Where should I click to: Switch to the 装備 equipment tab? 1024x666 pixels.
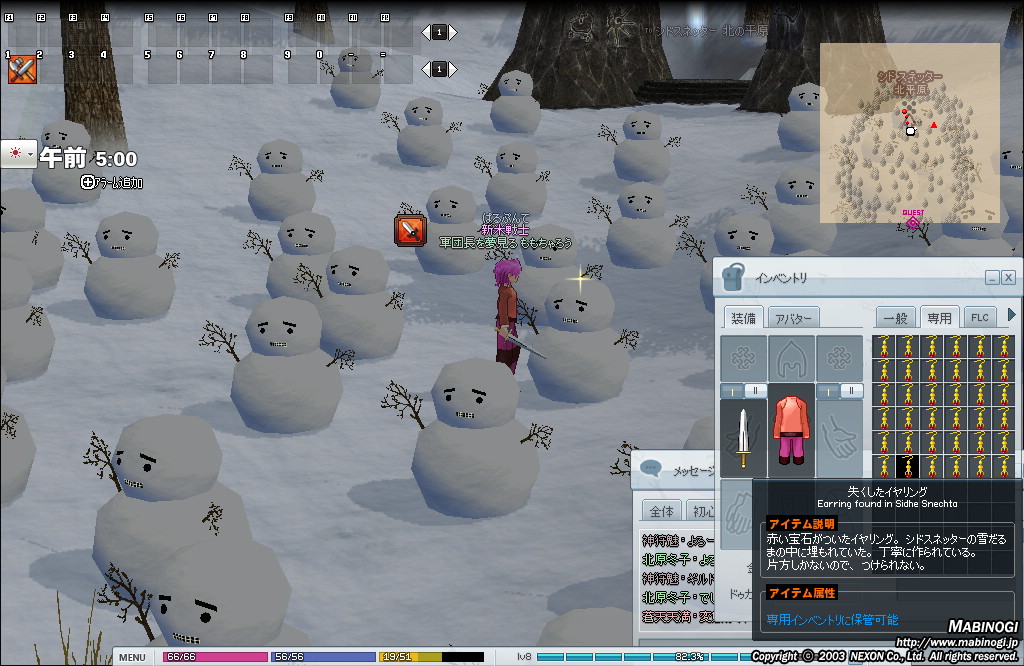(743, 317)
